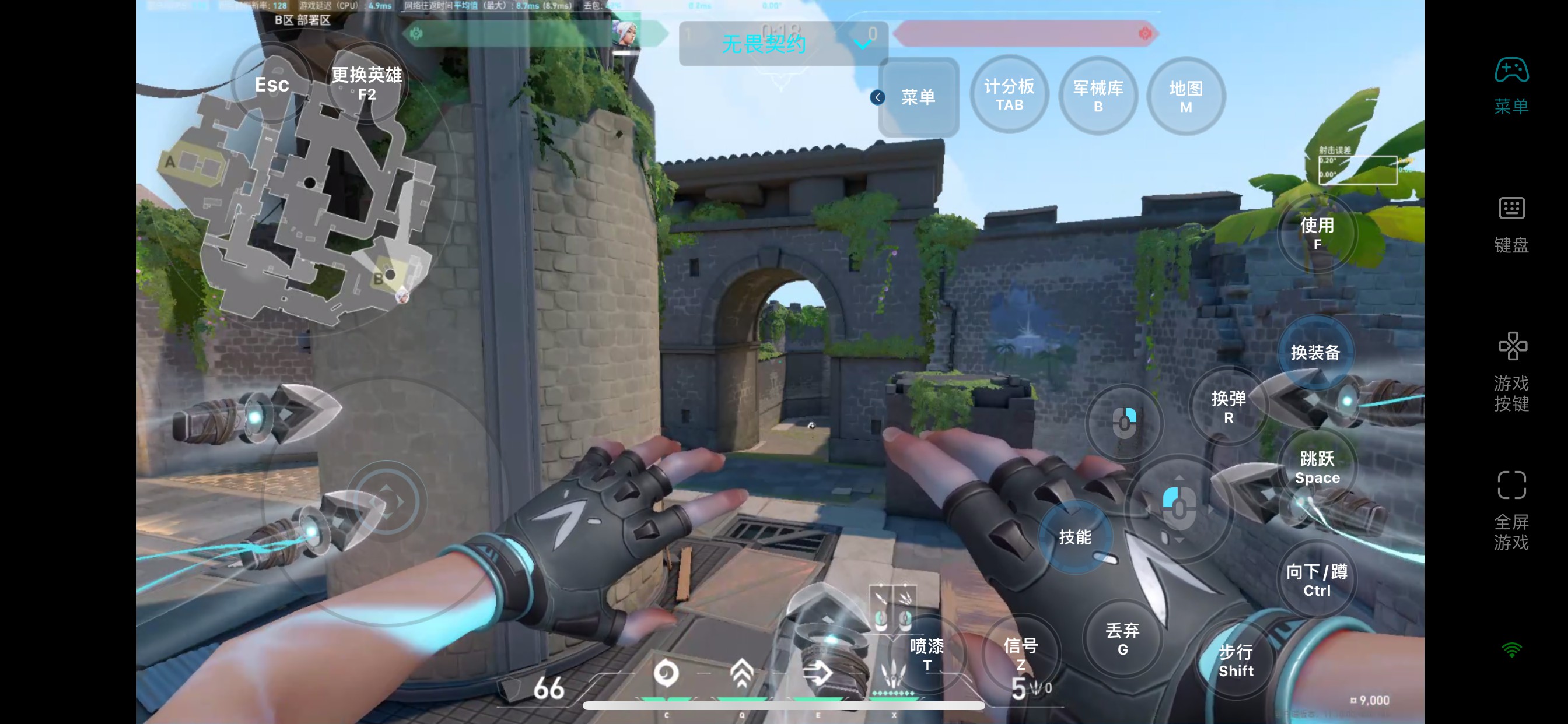1568x724 pixels.
Task: Tap the 跳跃 Space jump button
Action: pos(1317,467)
